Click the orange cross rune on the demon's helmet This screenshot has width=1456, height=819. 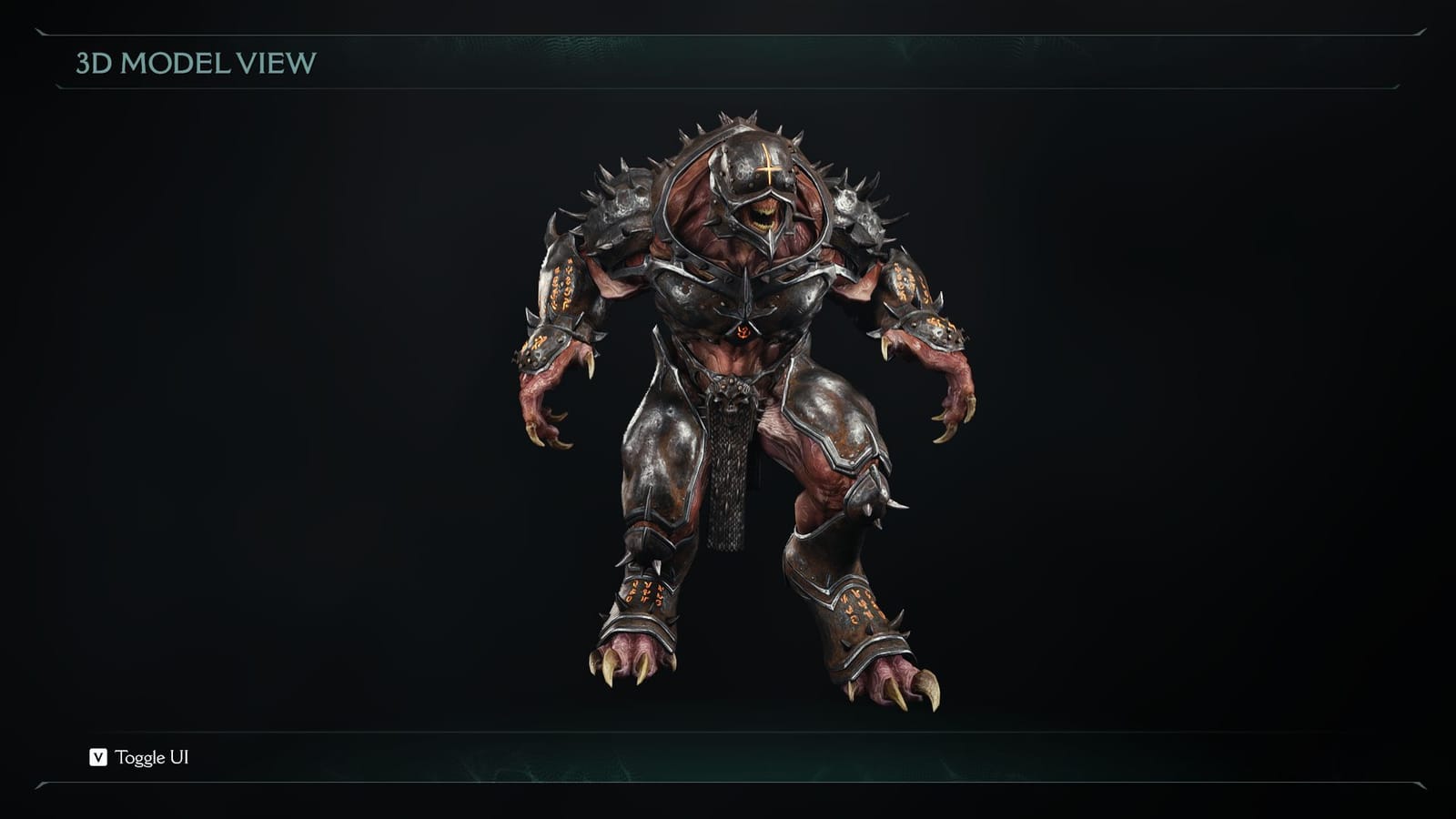(x=769, y=169)
